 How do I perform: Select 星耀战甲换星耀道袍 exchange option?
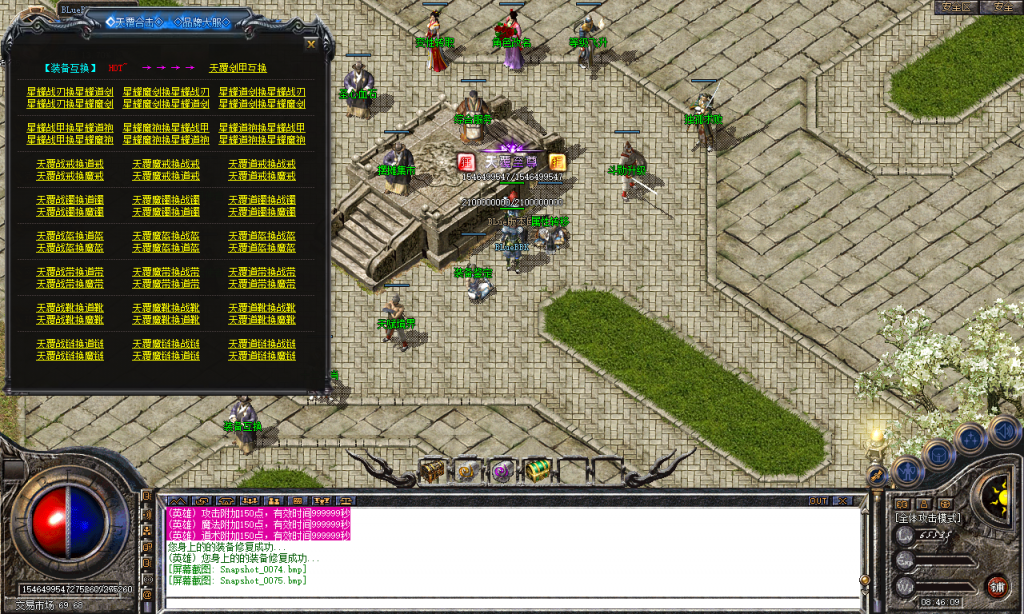70,128
